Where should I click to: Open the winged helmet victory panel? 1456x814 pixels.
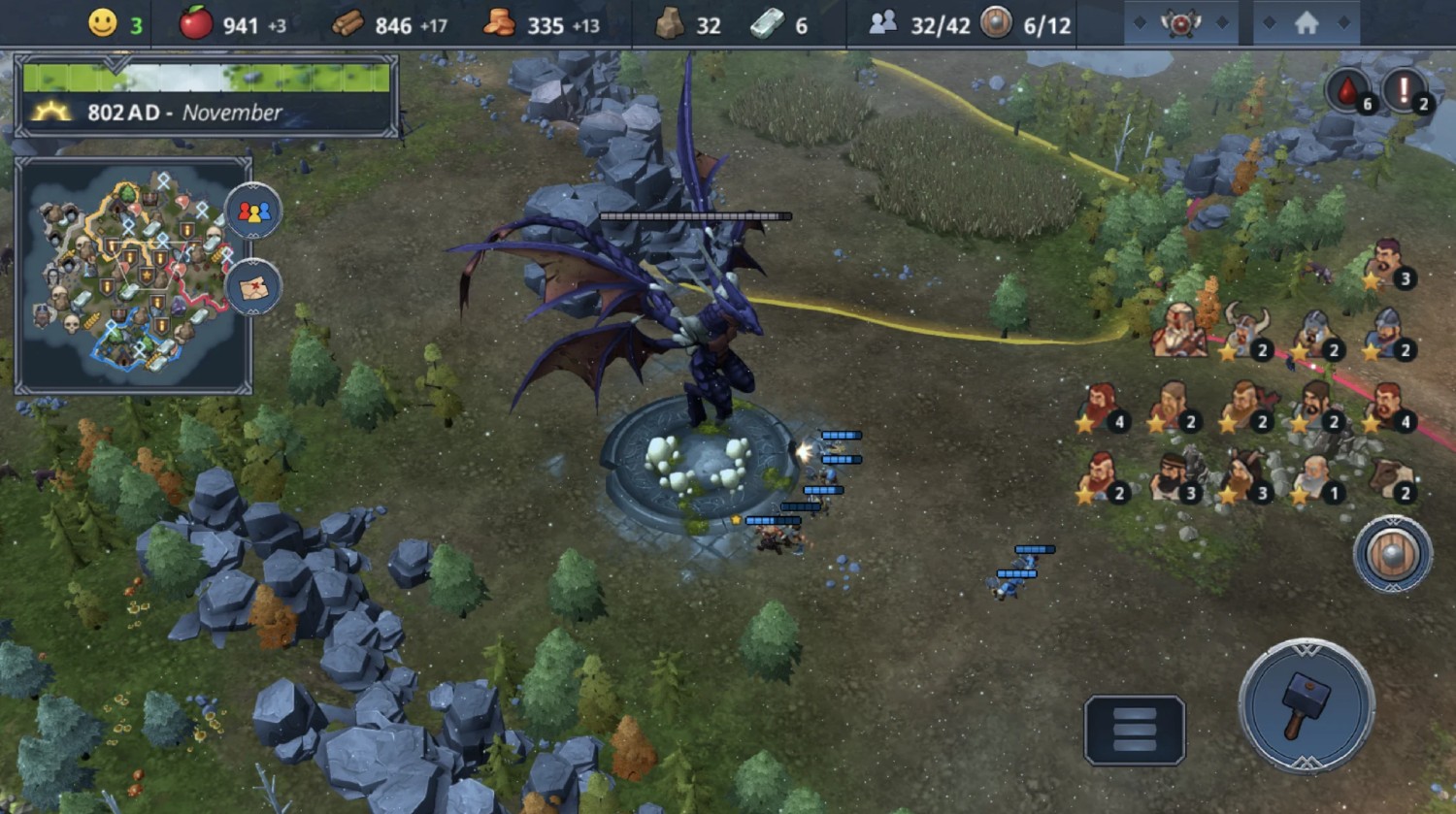(1180, 23)
